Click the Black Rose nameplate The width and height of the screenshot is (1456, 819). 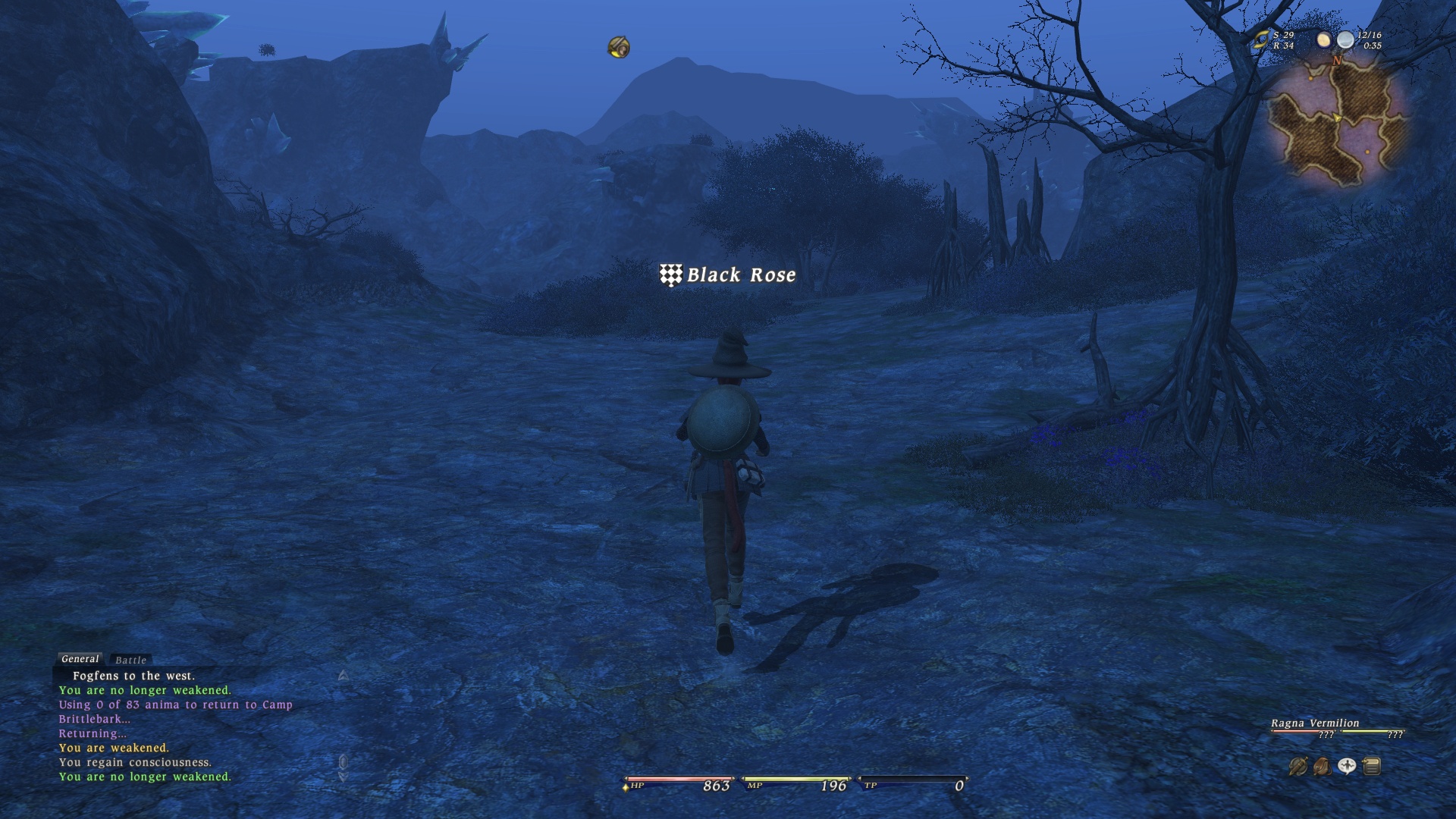point(728,275)
